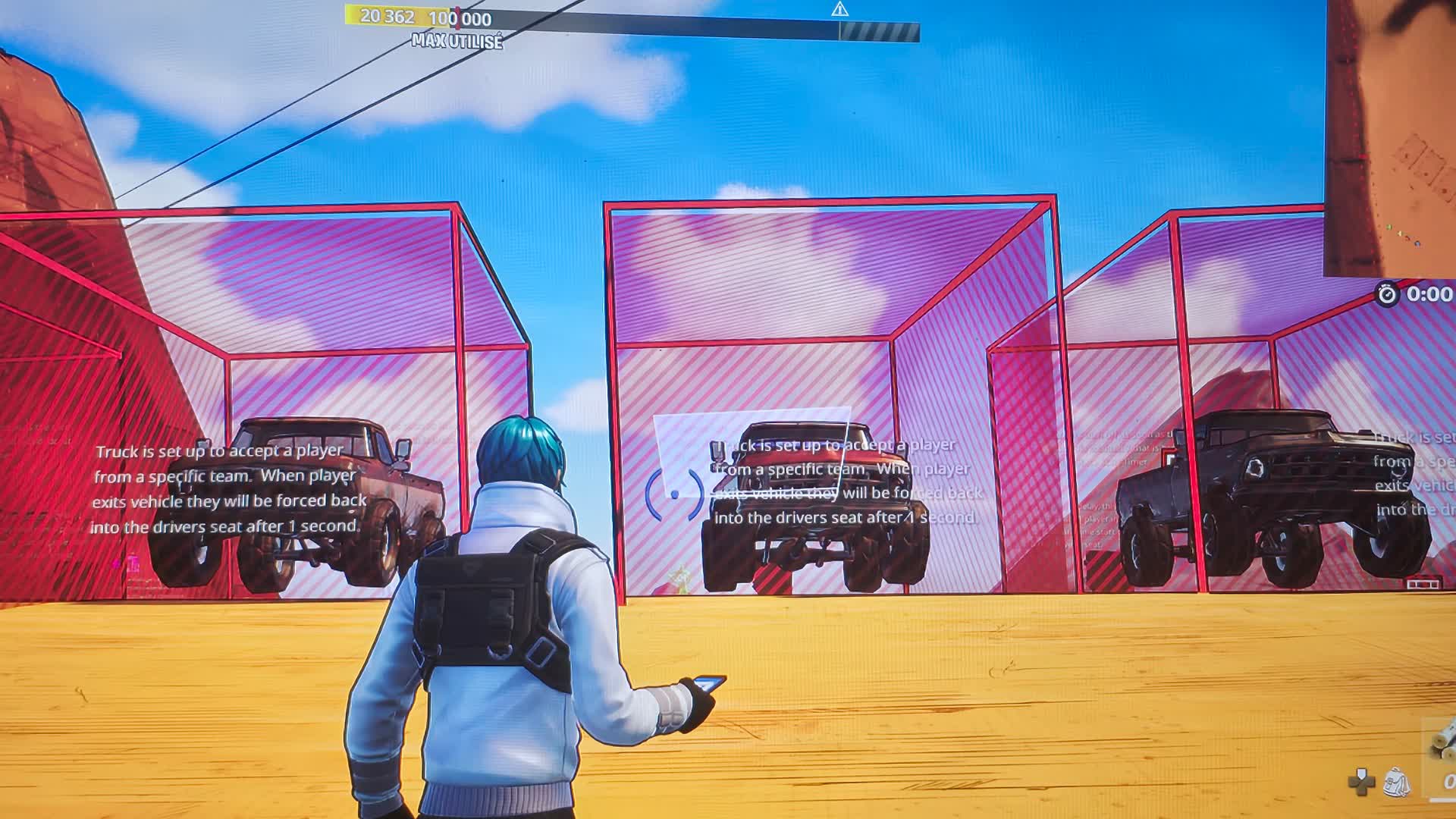Click the yellow marker on the minimap
Viewport: 1456px width, 819px height.
(x=1401, y=234)
